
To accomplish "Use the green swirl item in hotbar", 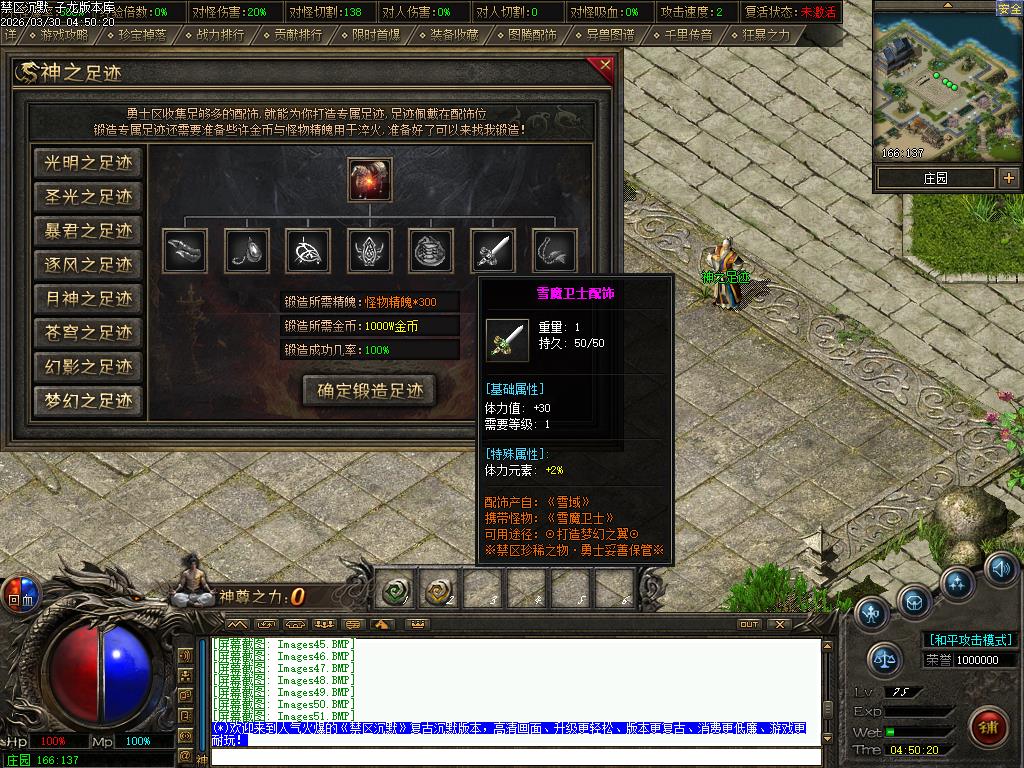I will pyautogui.click(x=397, y=592).
